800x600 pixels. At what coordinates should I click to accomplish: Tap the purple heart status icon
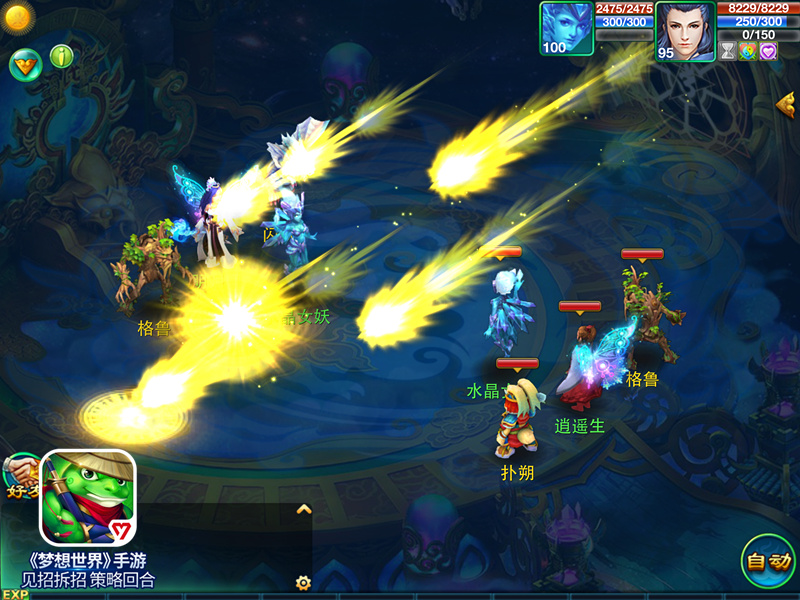click(x=767, y=52)
